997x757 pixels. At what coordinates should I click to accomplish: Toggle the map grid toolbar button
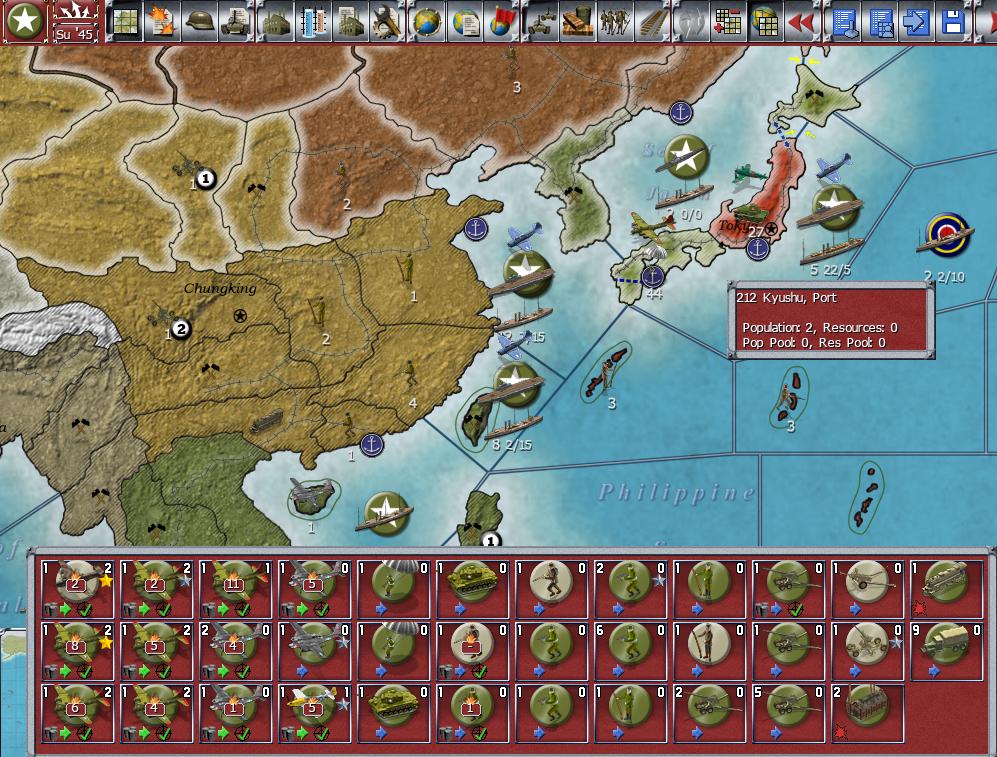(x=126, y=21)
